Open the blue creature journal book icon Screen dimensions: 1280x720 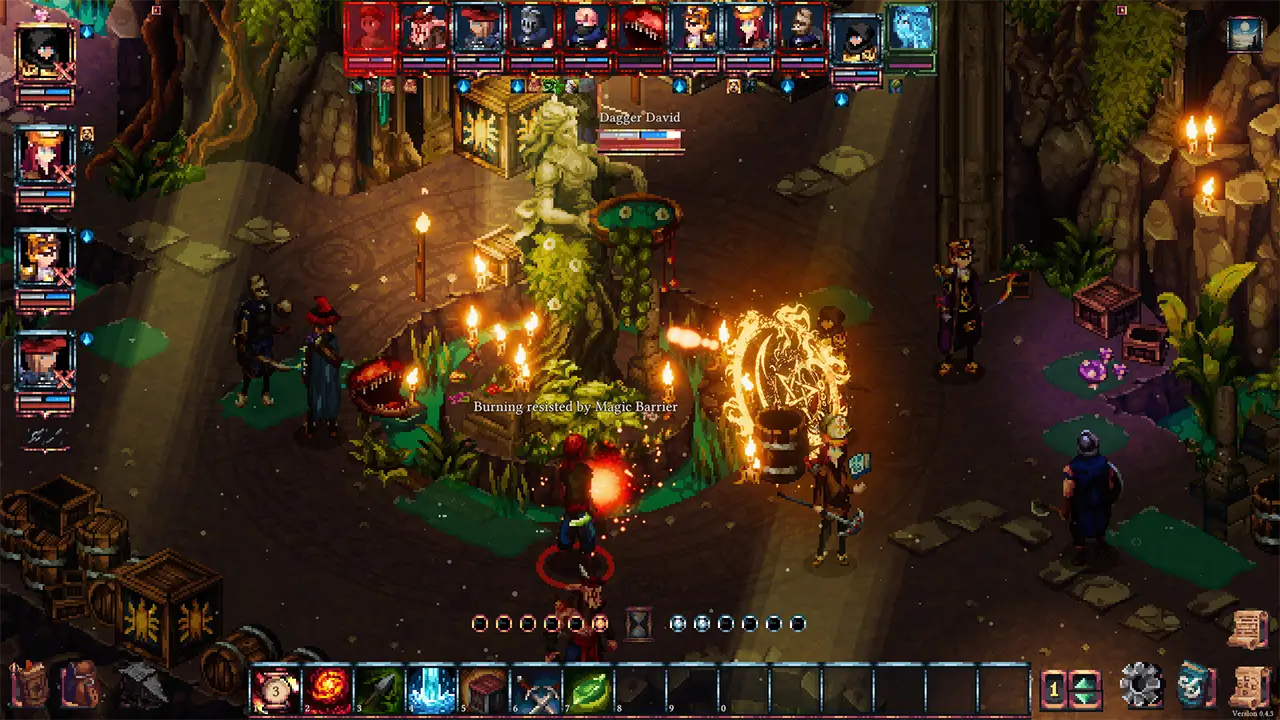click(x=1194, y=685)
